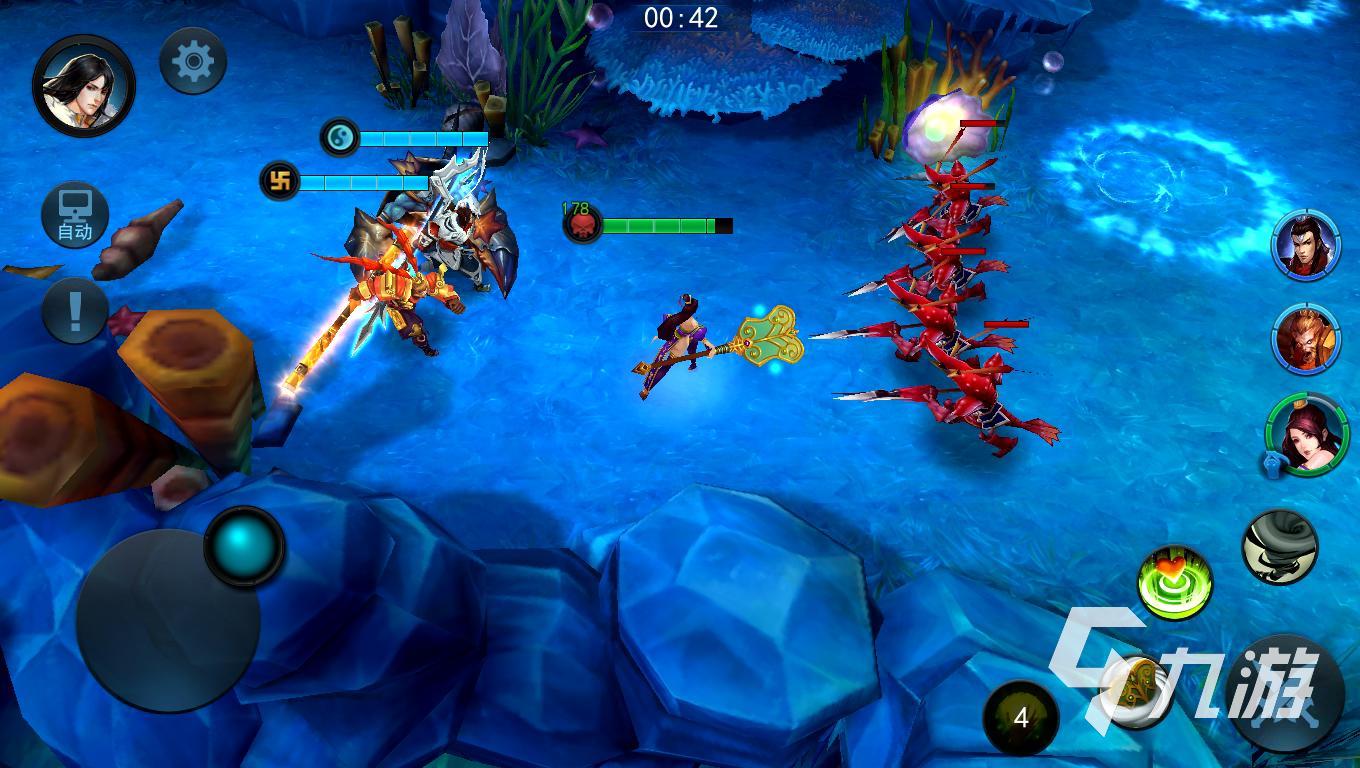Select the female hero portrait with green ring
The image size is (1360, 768).
(x=1307, y=433)
